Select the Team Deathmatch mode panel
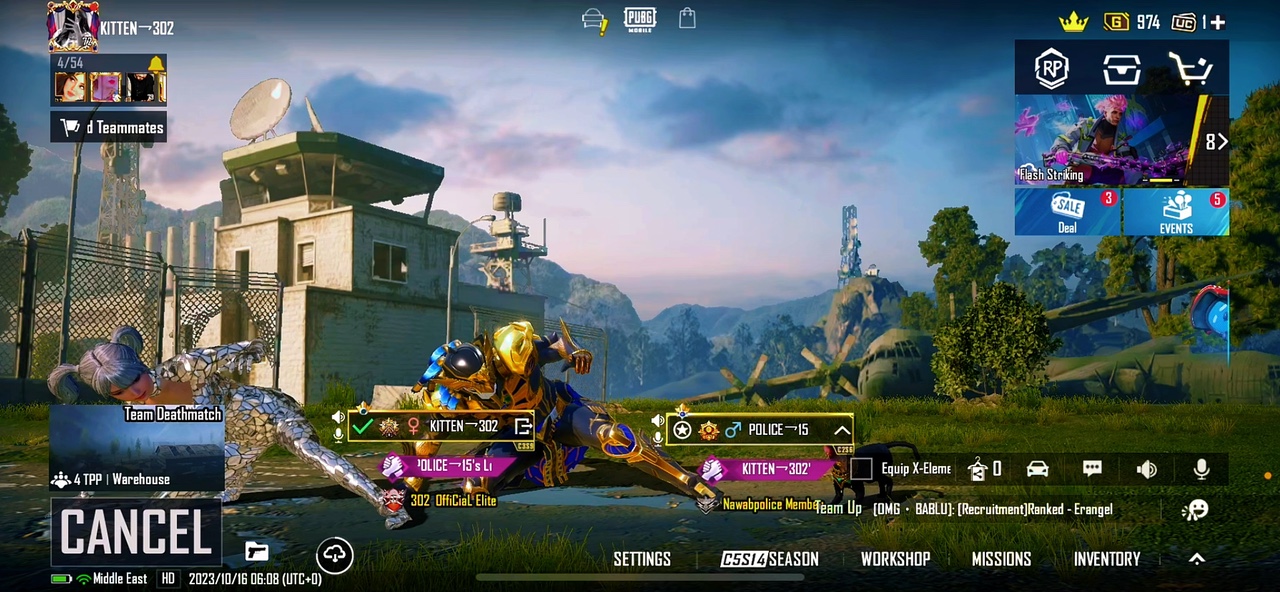Image resolution: width=1280 pixels, height=592 pixels. tap(137, 447)
